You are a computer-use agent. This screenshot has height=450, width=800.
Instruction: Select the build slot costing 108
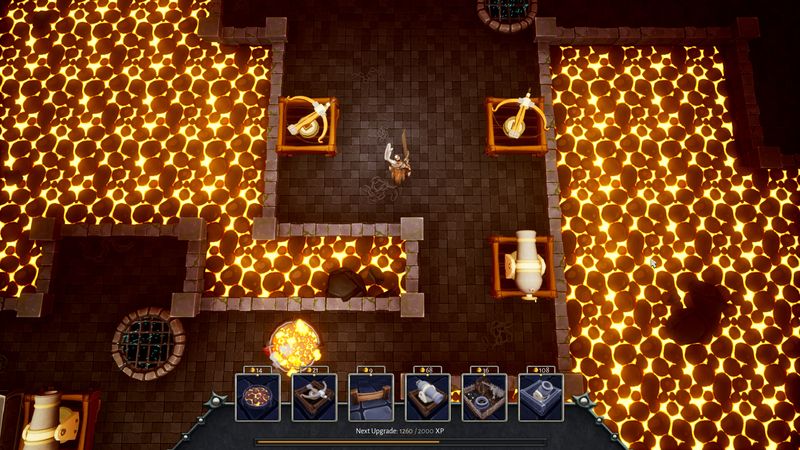click(x=541, y=398)
